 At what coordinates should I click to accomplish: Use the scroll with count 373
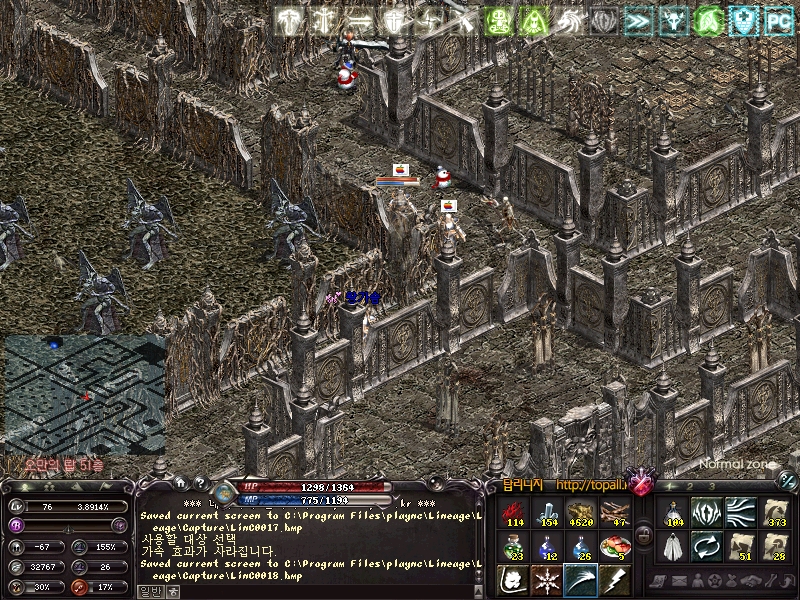(773, 512)
